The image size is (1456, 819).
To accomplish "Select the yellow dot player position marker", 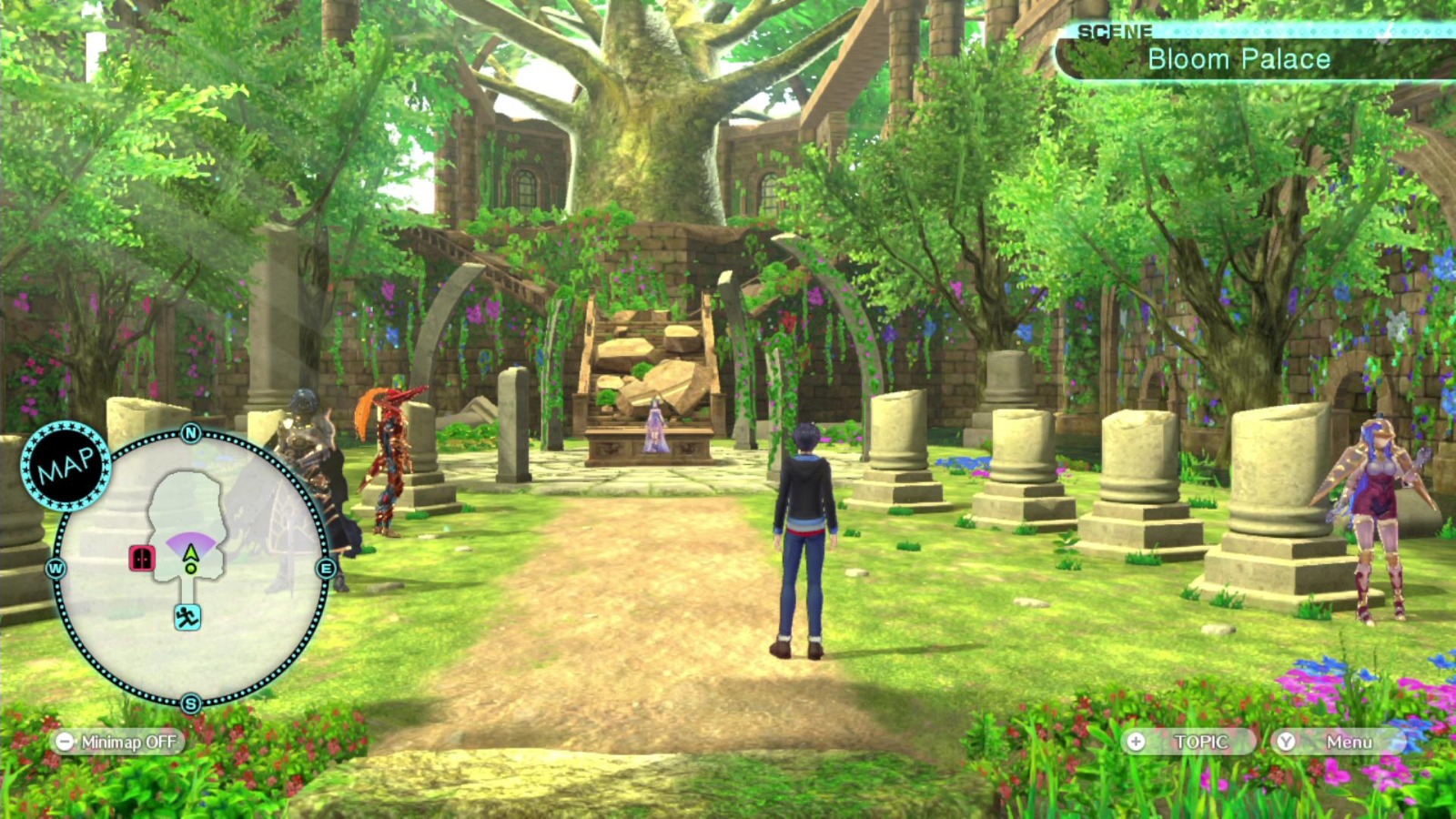I will 189,569.
